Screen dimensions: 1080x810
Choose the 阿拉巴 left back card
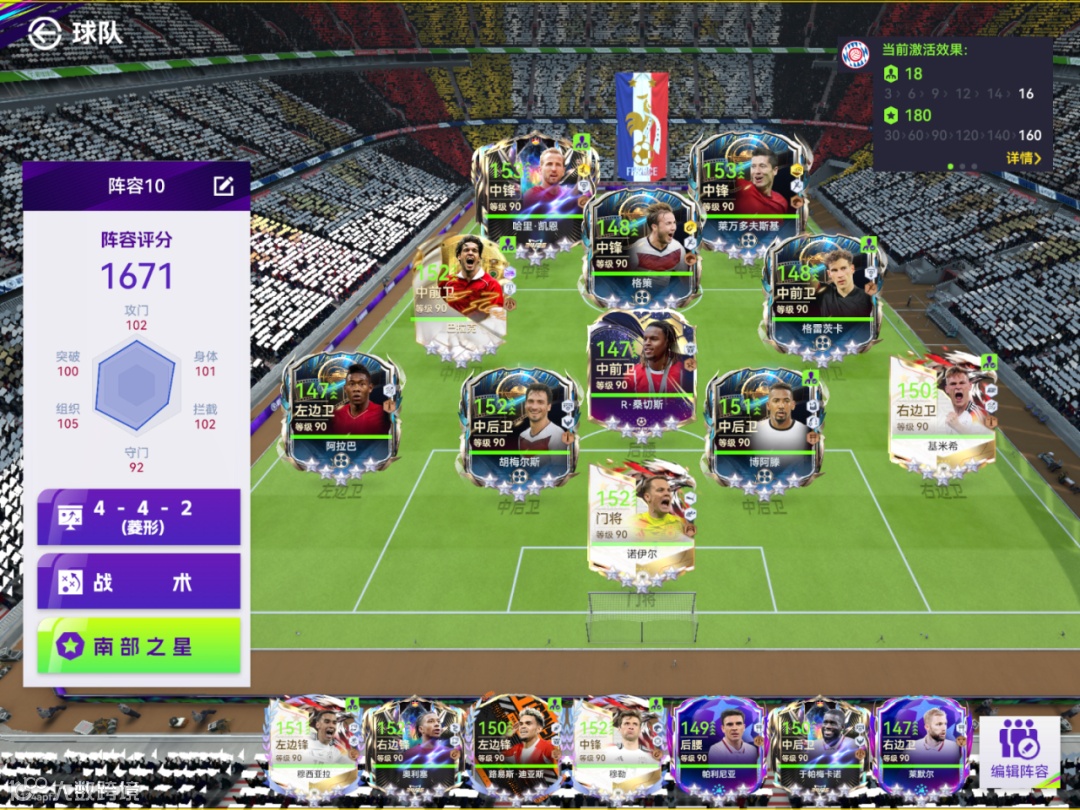tap(341, 412)
